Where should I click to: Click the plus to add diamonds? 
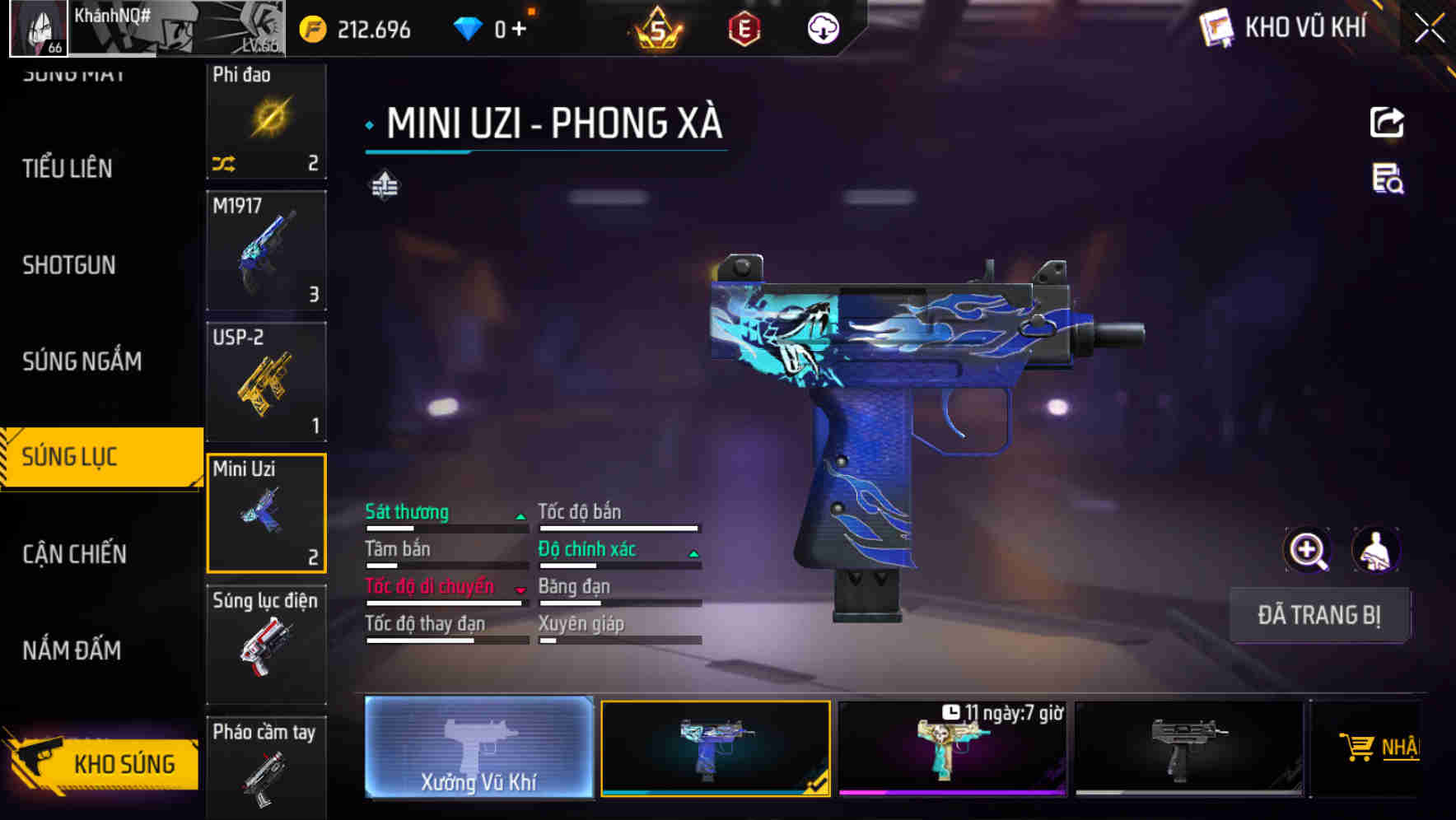tap(517, 27)
